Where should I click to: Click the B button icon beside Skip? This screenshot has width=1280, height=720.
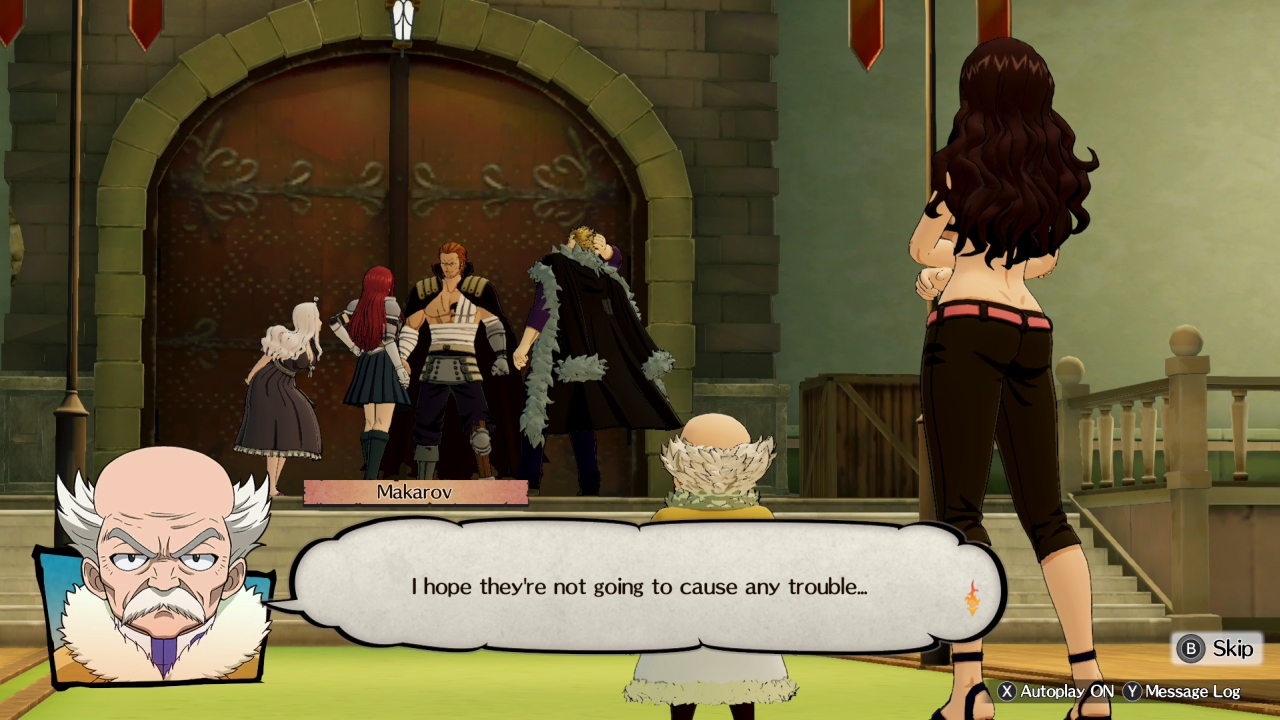point(1192,648)
